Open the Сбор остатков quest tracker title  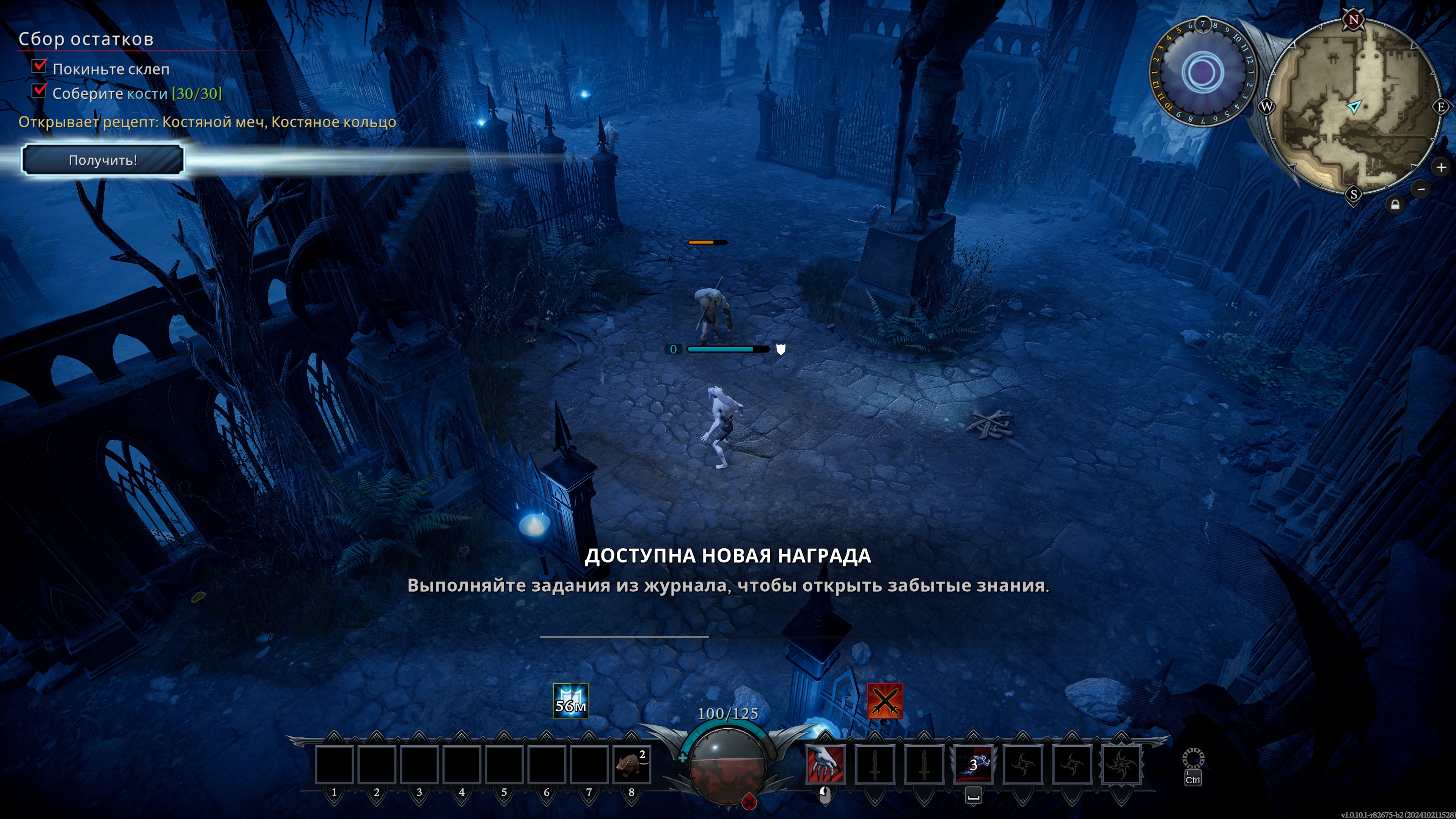point(86,39)
